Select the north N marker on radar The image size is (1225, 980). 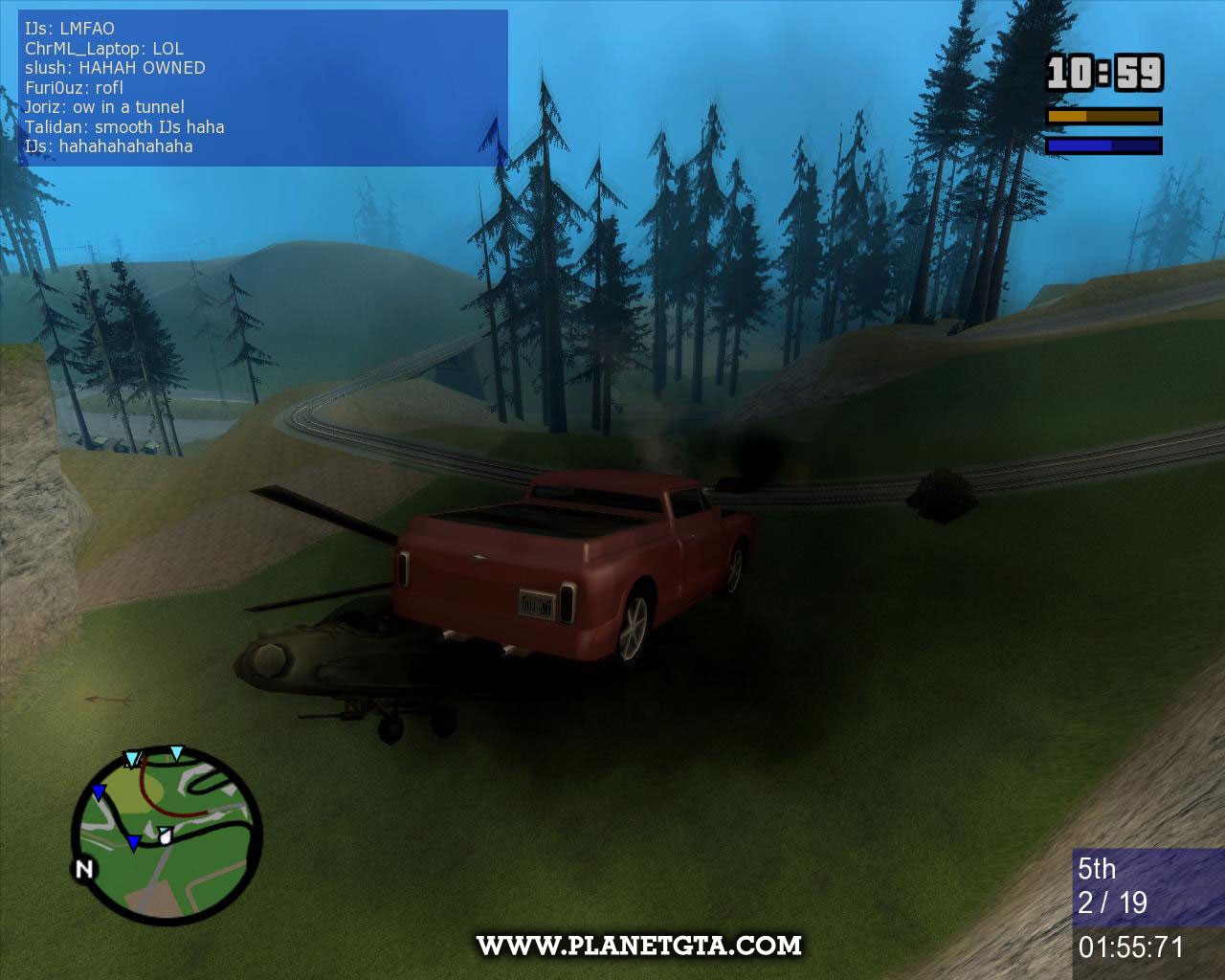(x=84, y=869)
